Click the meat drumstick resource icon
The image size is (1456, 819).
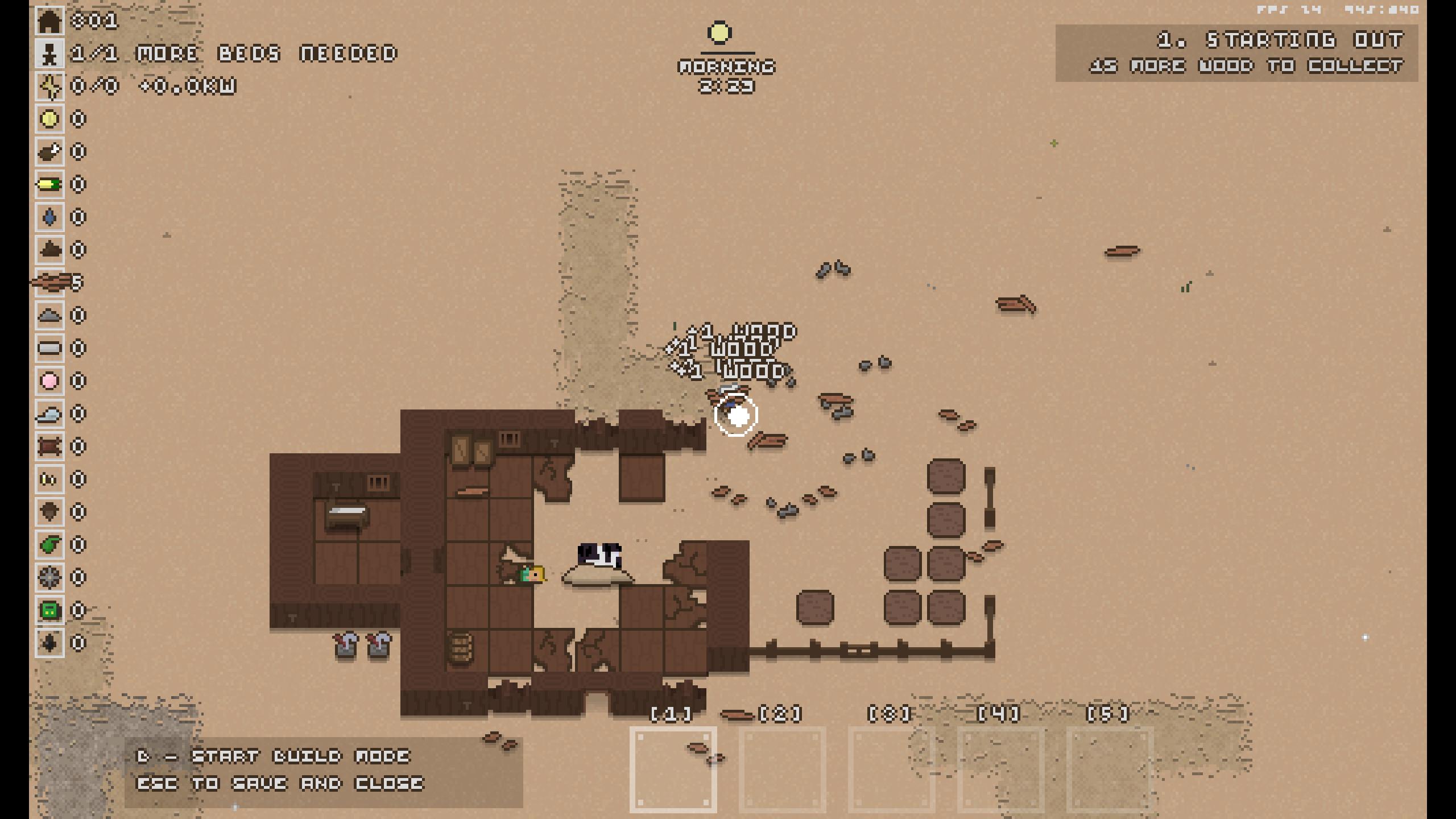coord(49,152)
